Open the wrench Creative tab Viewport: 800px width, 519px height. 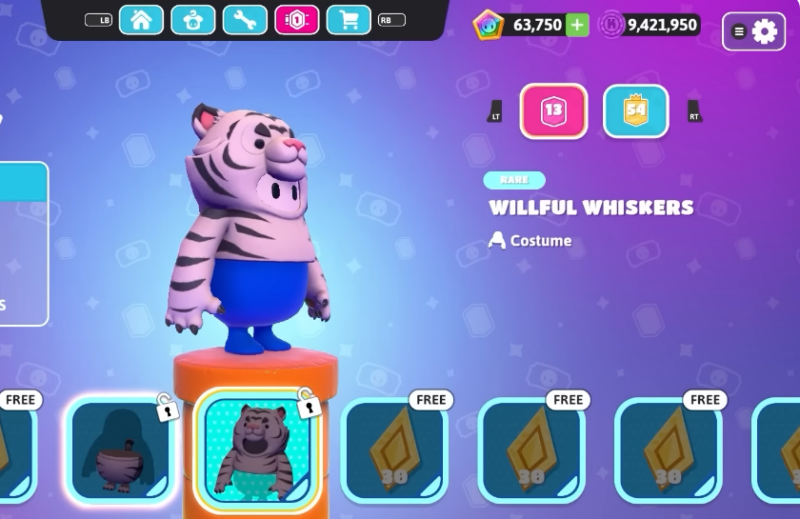[x=245, y=20]
